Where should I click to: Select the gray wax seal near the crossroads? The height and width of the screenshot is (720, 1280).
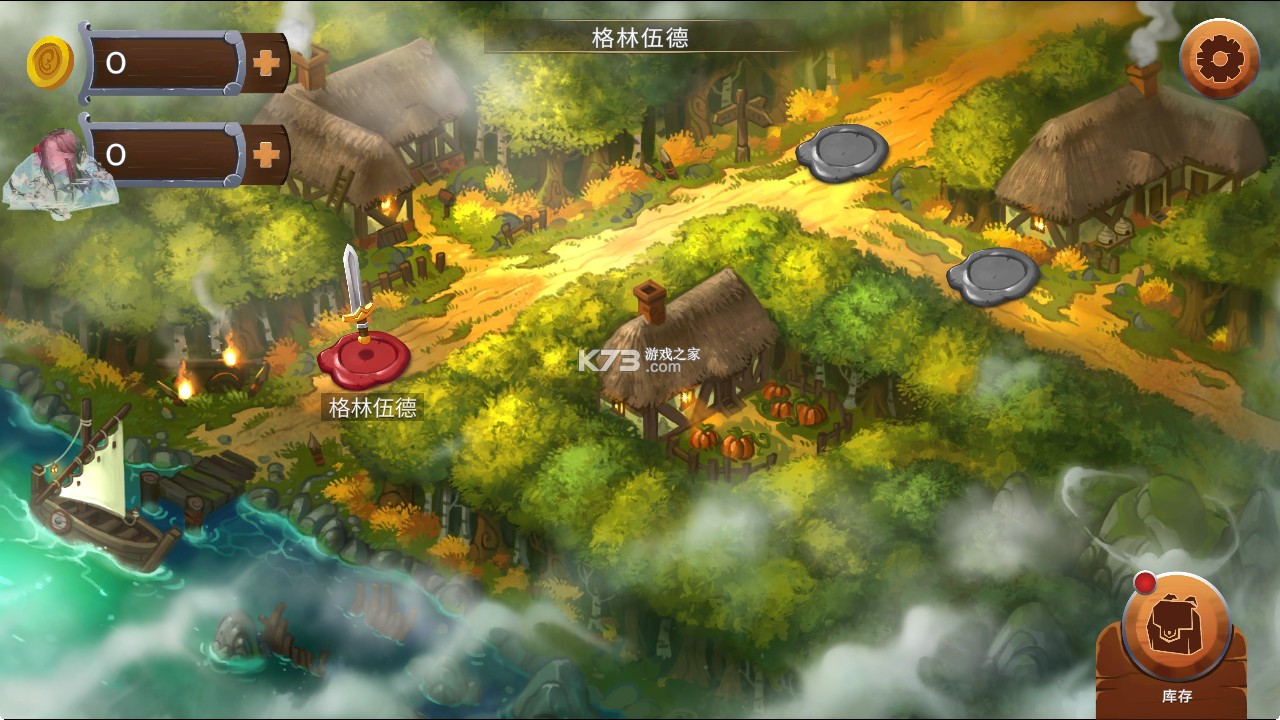[x=843, y=152]
